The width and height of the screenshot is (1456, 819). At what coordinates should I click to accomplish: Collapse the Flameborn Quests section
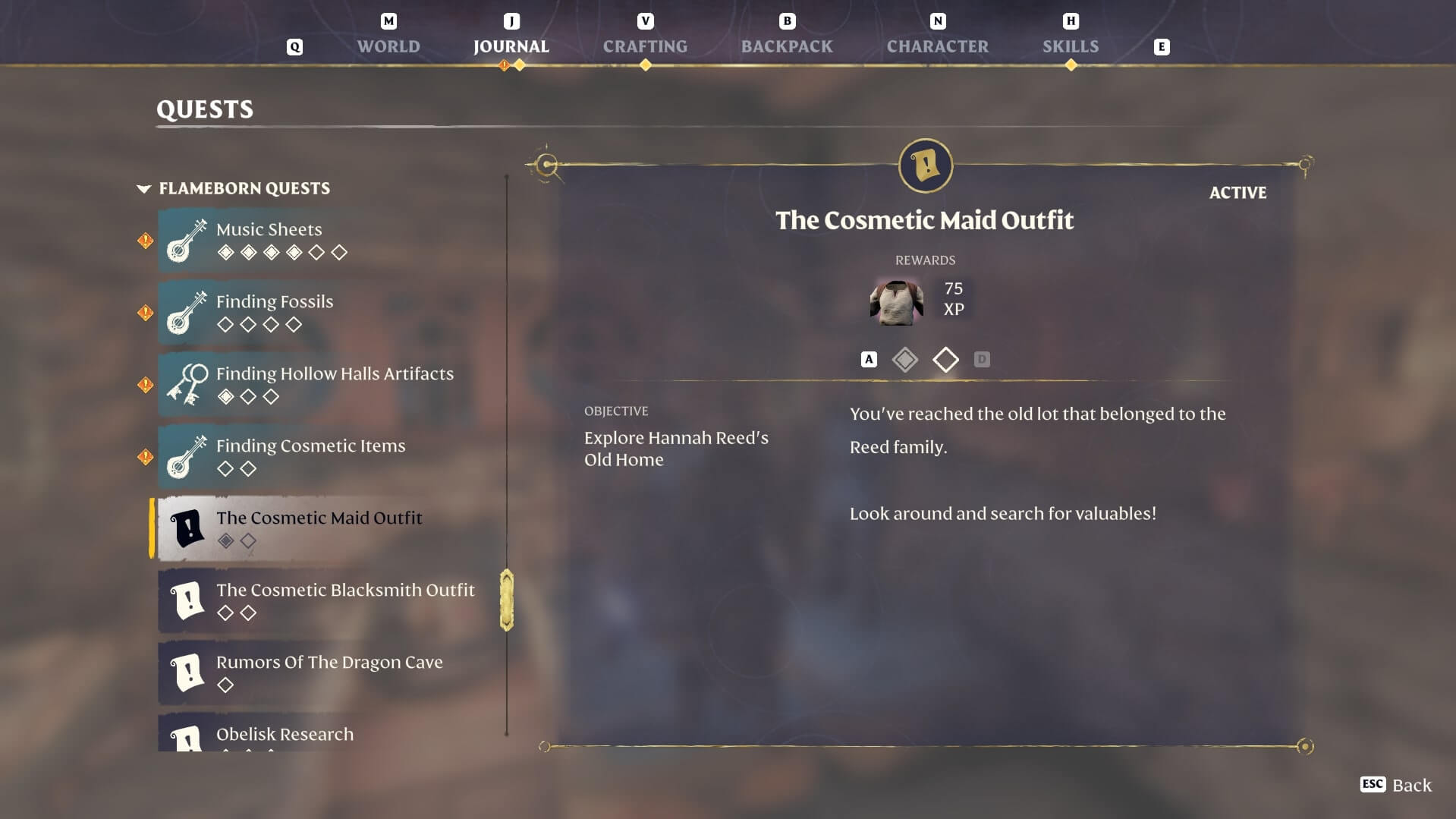click(143, 188)
